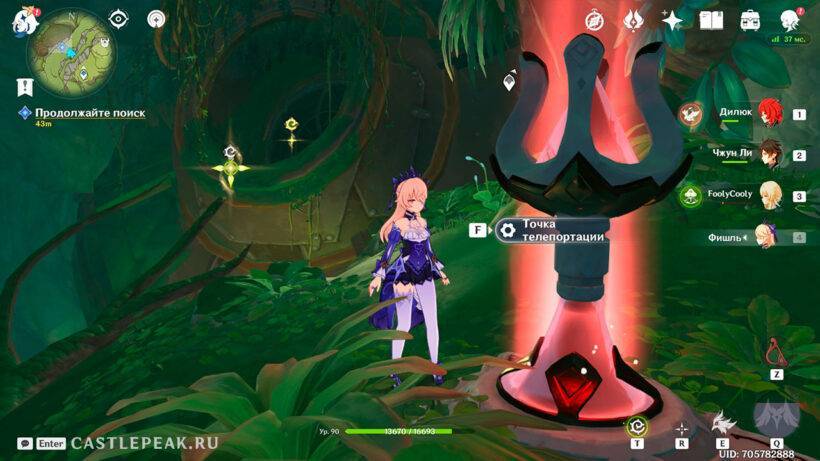Open the compass events icon

[x=593, y=20]
